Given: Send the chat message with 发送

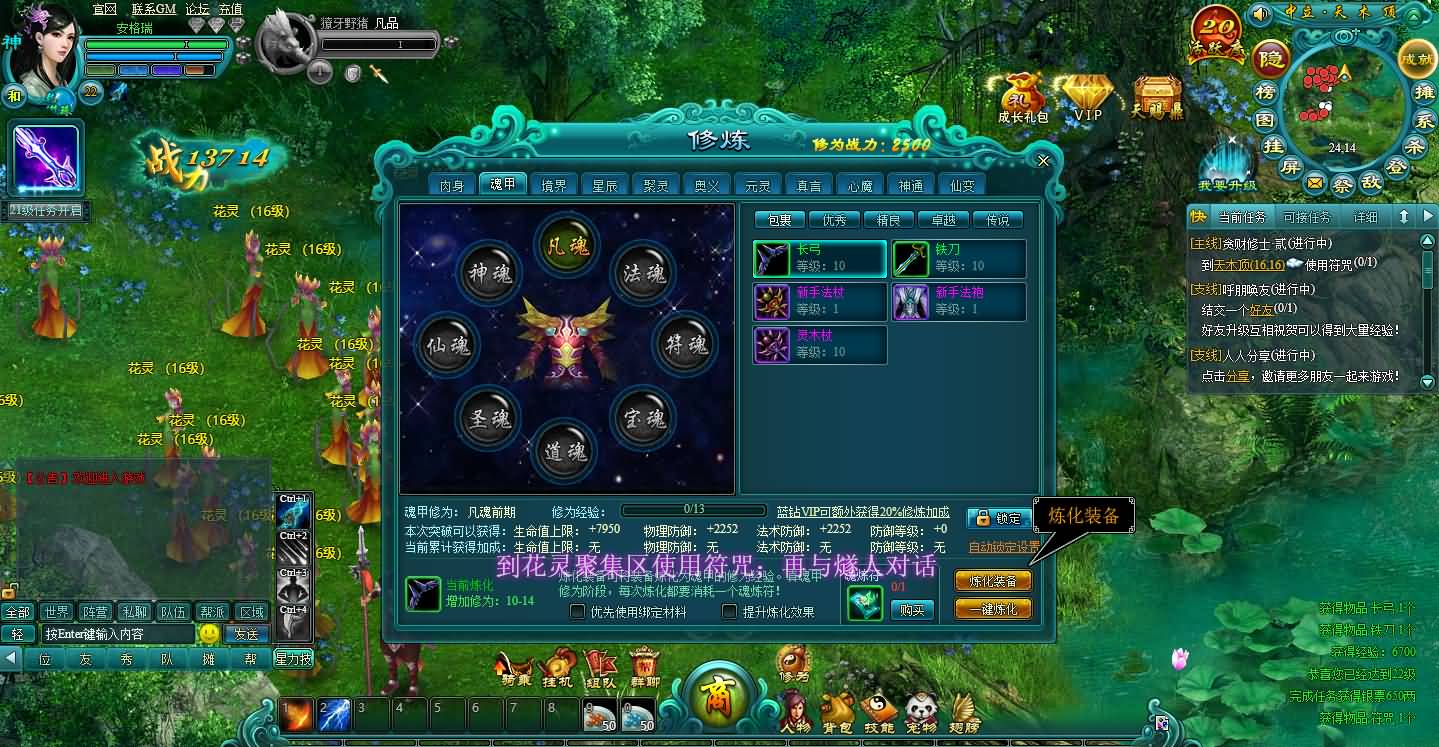Looking at the screenshot, I should (x=246, y=634).
